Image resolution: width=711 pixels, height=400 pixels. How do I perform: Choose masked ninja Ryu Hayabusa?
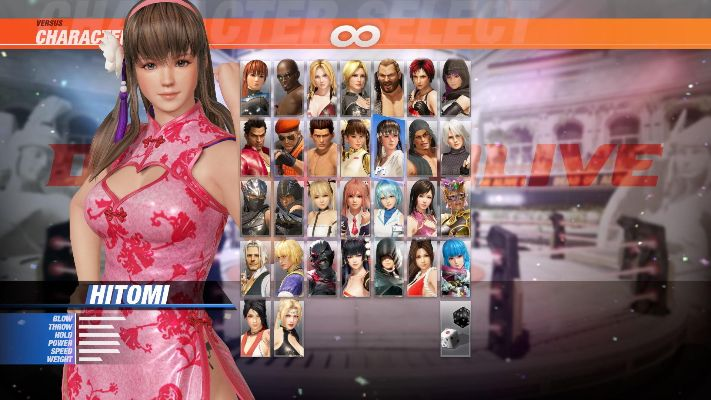[x=255, y=207]
